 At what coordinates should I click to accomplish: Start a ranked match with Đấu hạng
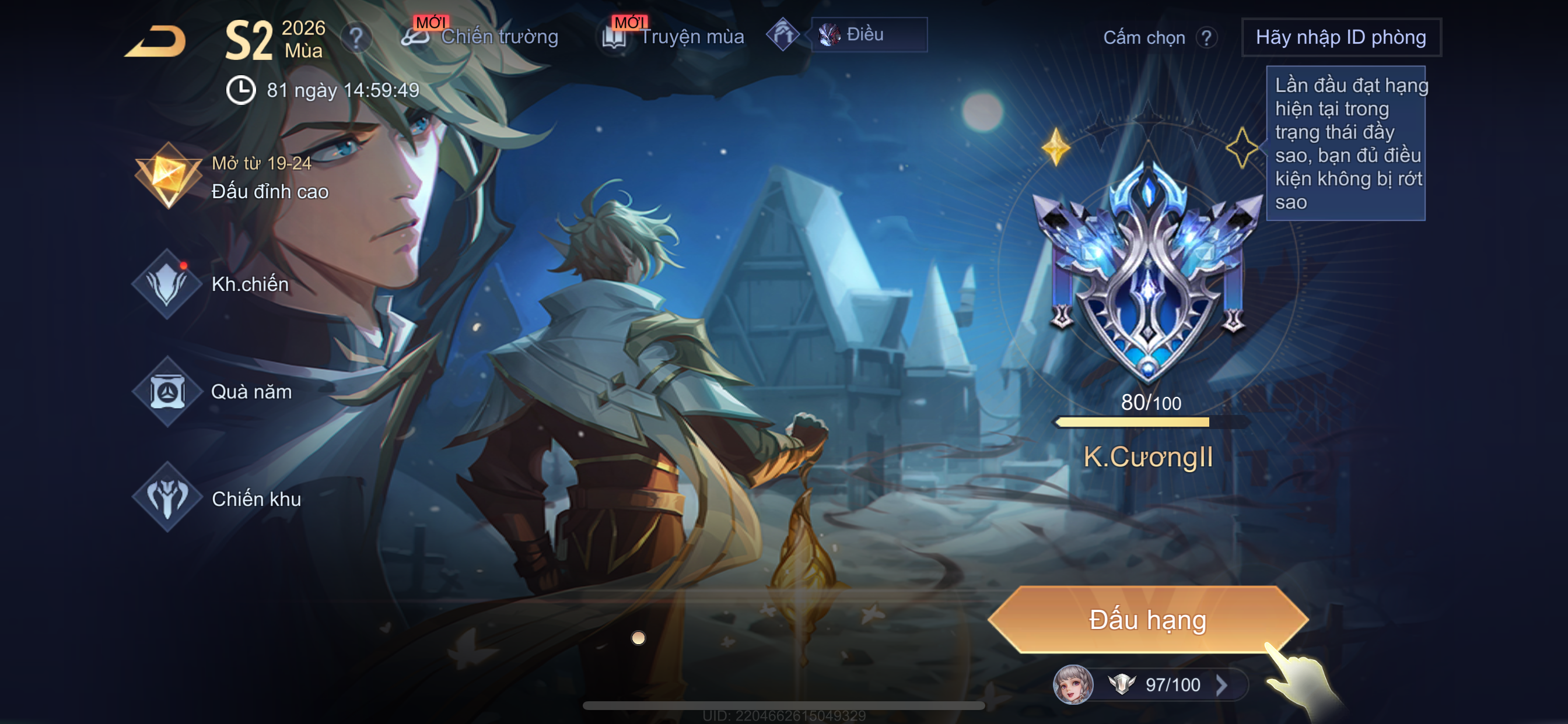click(x=1147, y=620)
